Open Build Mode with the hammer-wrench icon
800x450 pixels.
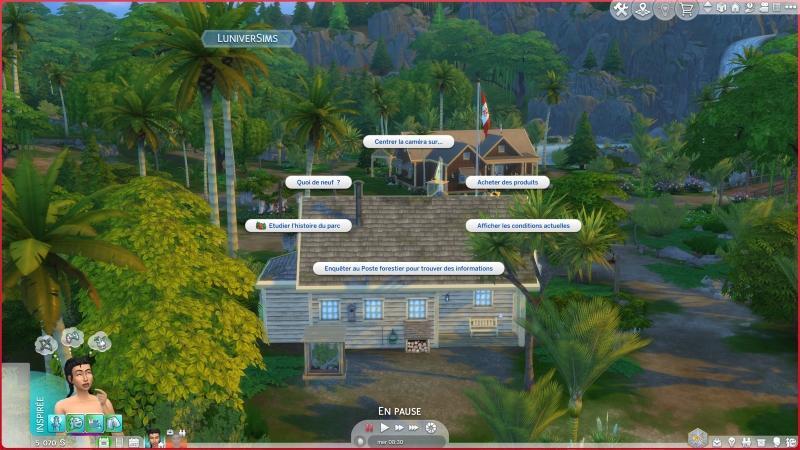point(620,10)
